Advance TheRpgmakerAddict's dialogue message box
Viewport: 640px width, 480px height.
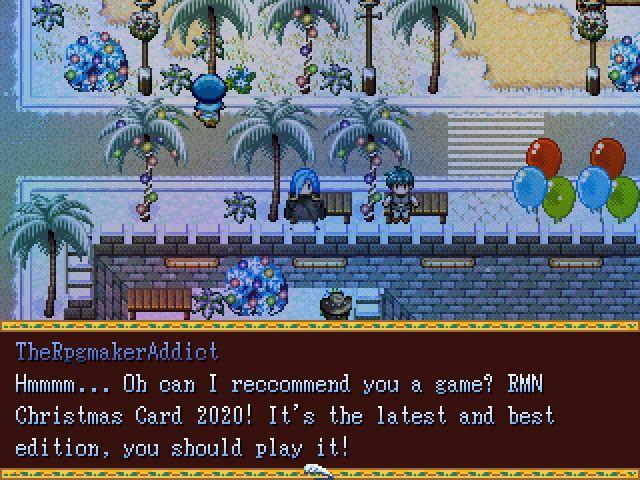[x=319, y=400]
